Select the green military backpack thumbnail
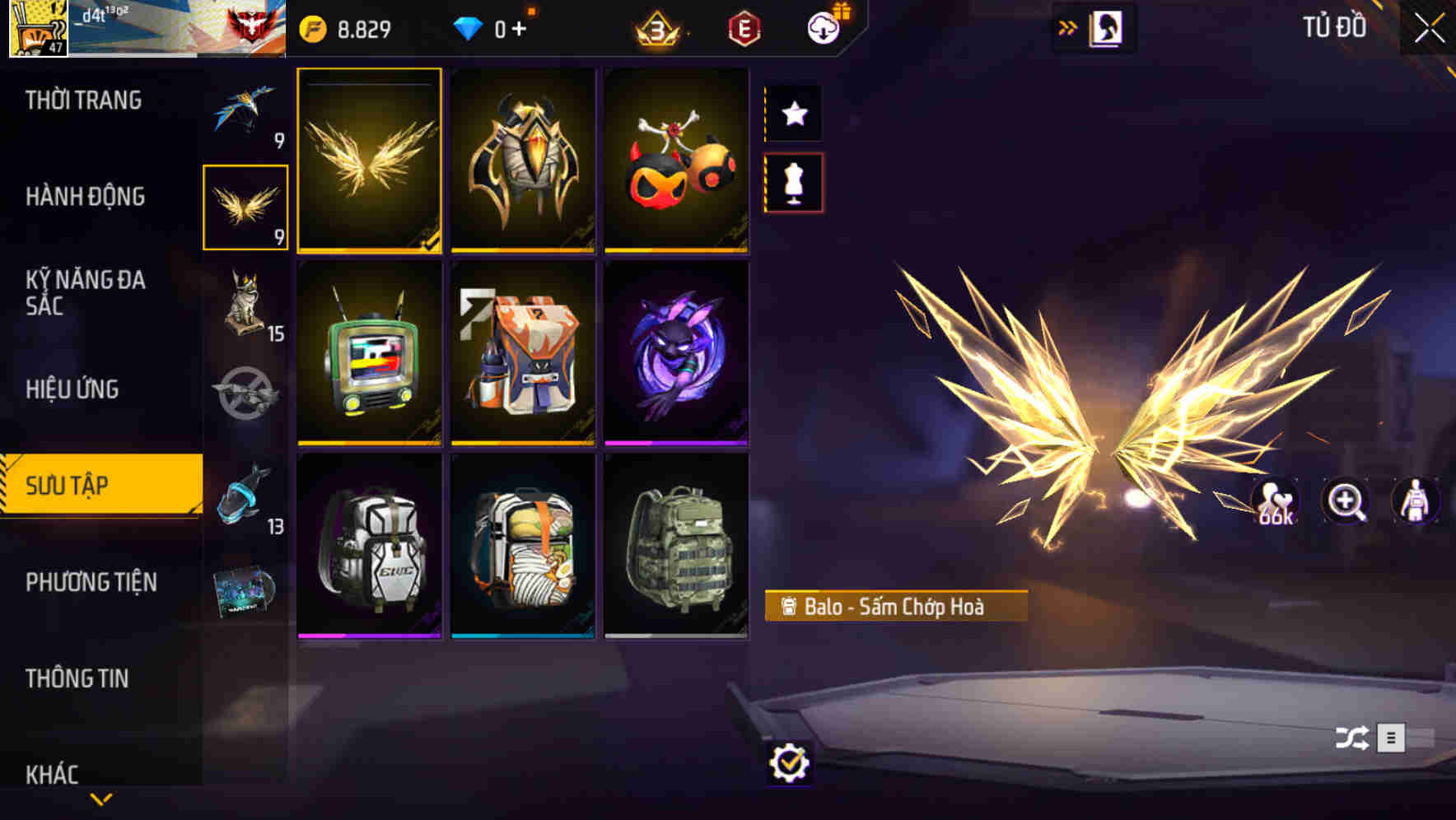This screenshot has height=820, width=1456. 677,546
